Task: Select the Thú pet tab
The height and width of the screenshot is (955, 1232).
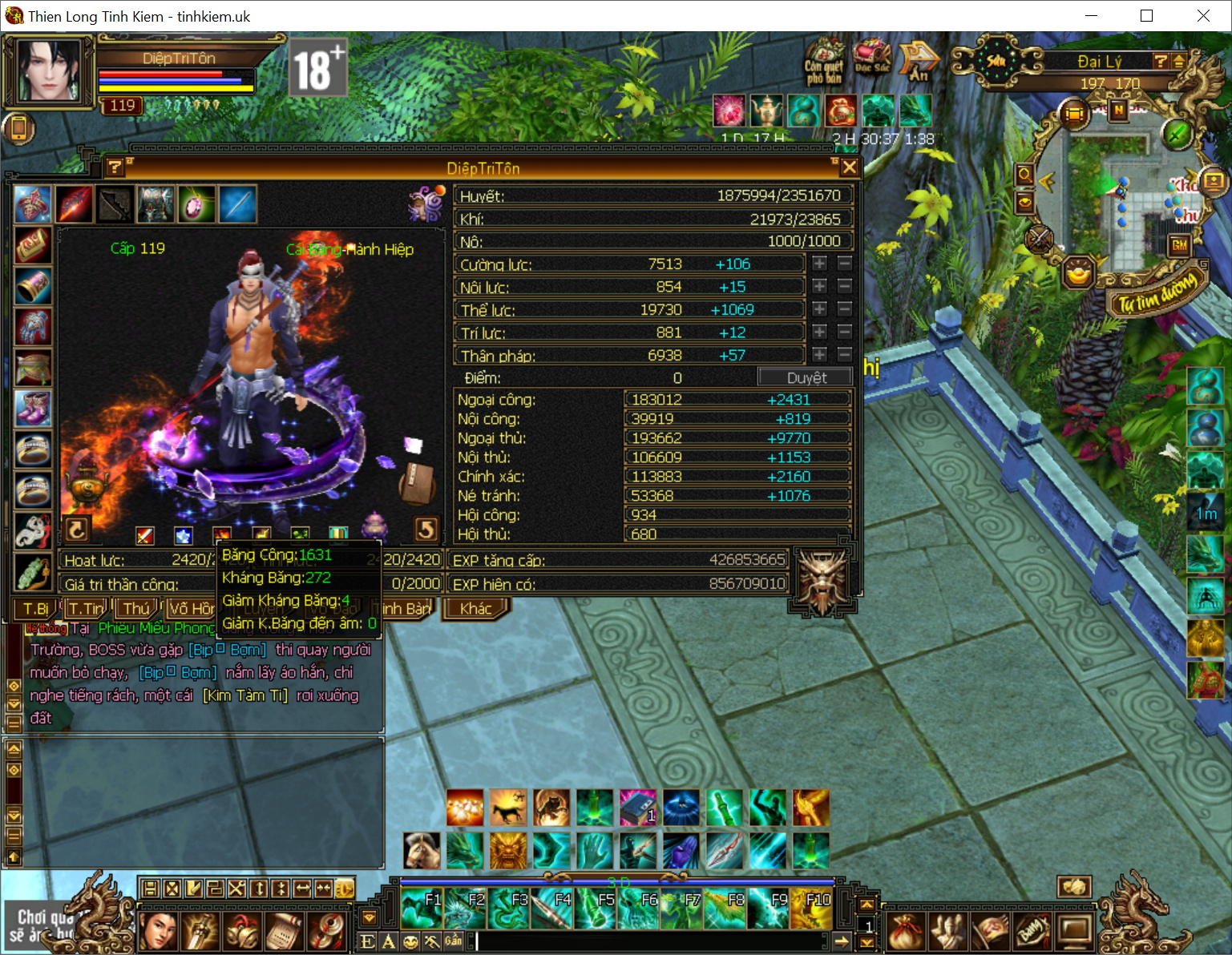Action: pyautogui.click(x=136, y=608)
